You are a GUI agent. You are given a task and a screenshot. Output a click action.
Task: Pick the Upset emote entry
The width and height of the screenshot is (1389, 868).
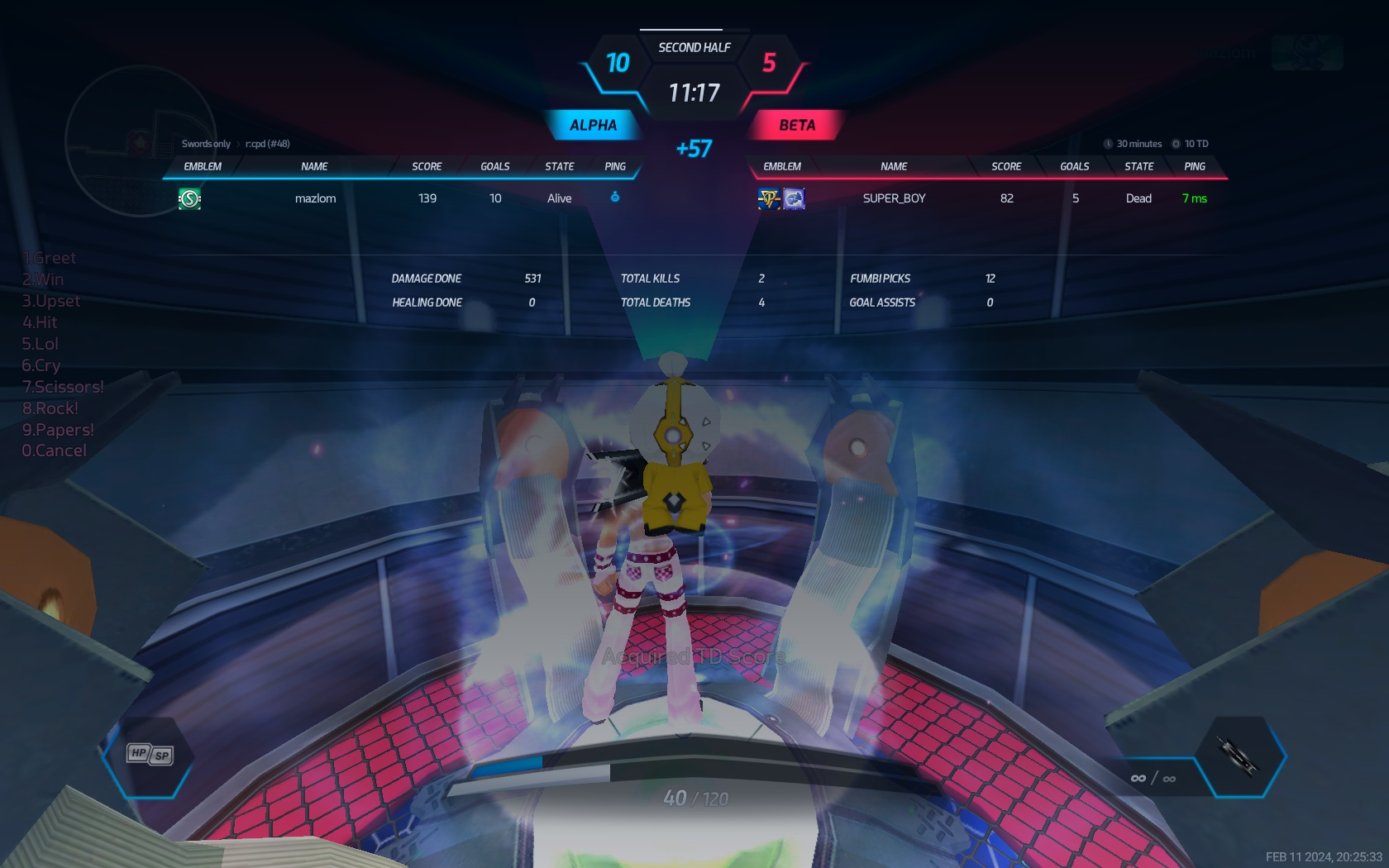coord(51,301)
